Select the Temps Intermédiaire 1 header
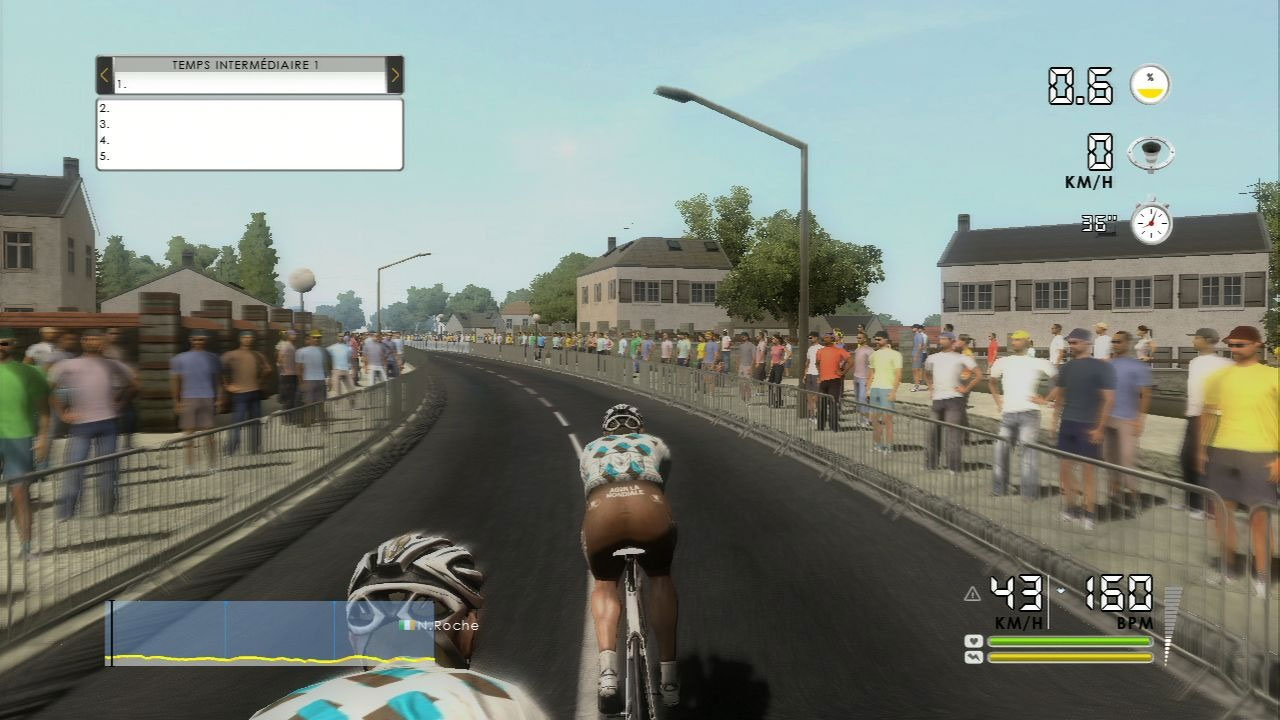Screen dimensions: 1280x720 247,66
